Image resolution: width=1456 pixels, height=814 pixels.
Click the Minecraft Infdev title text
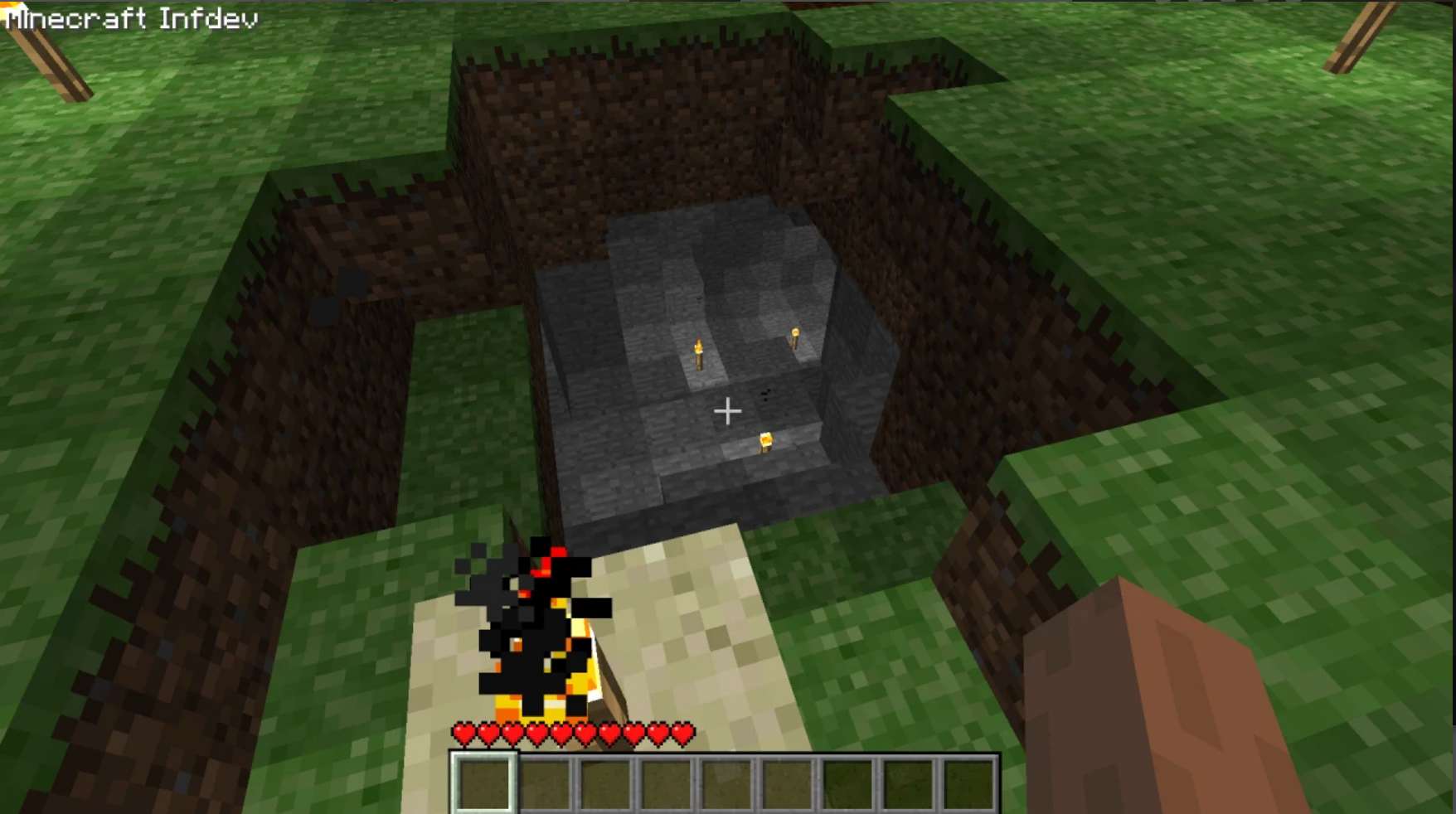133,17
